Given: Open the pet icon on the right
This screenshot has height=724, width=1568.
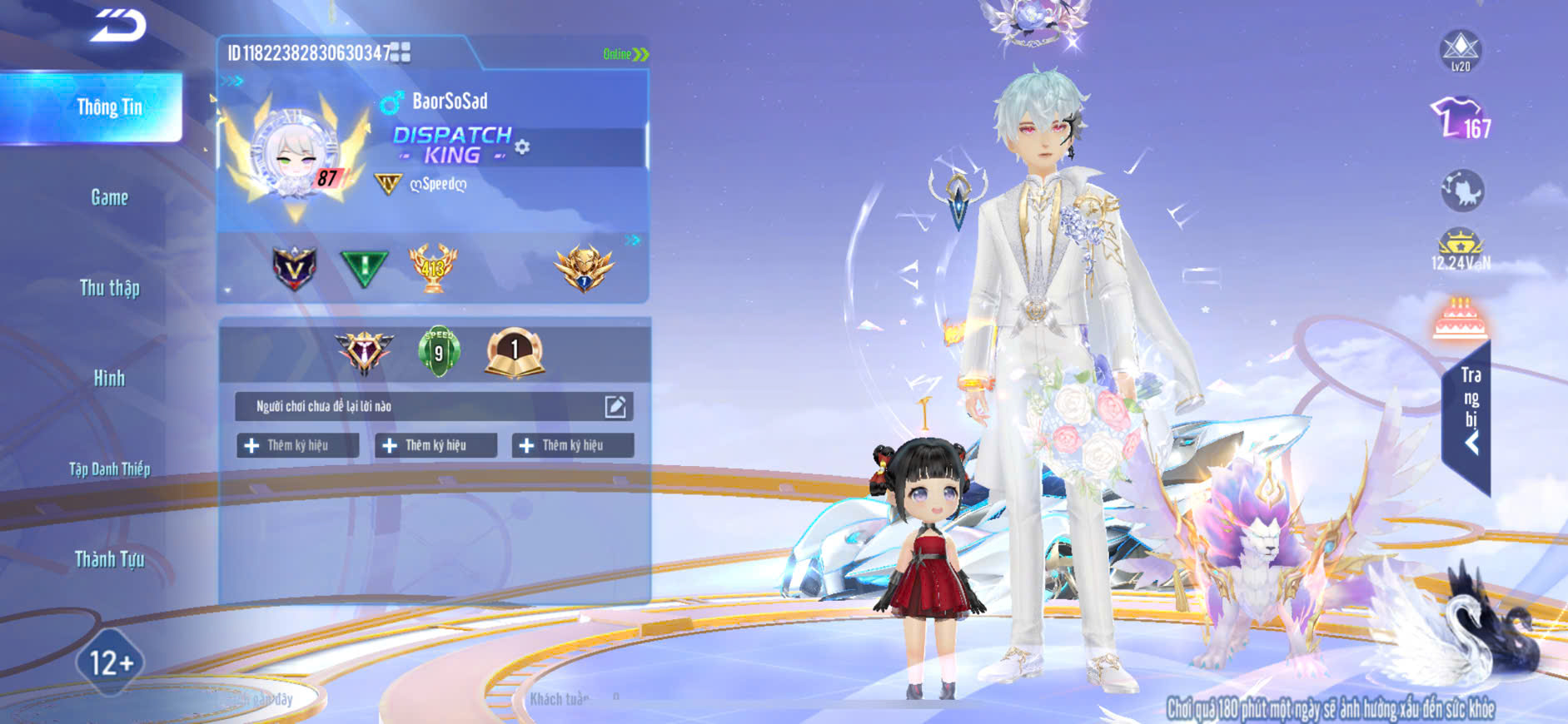Looking at the screenshot, I should (x=1461, y=191).
